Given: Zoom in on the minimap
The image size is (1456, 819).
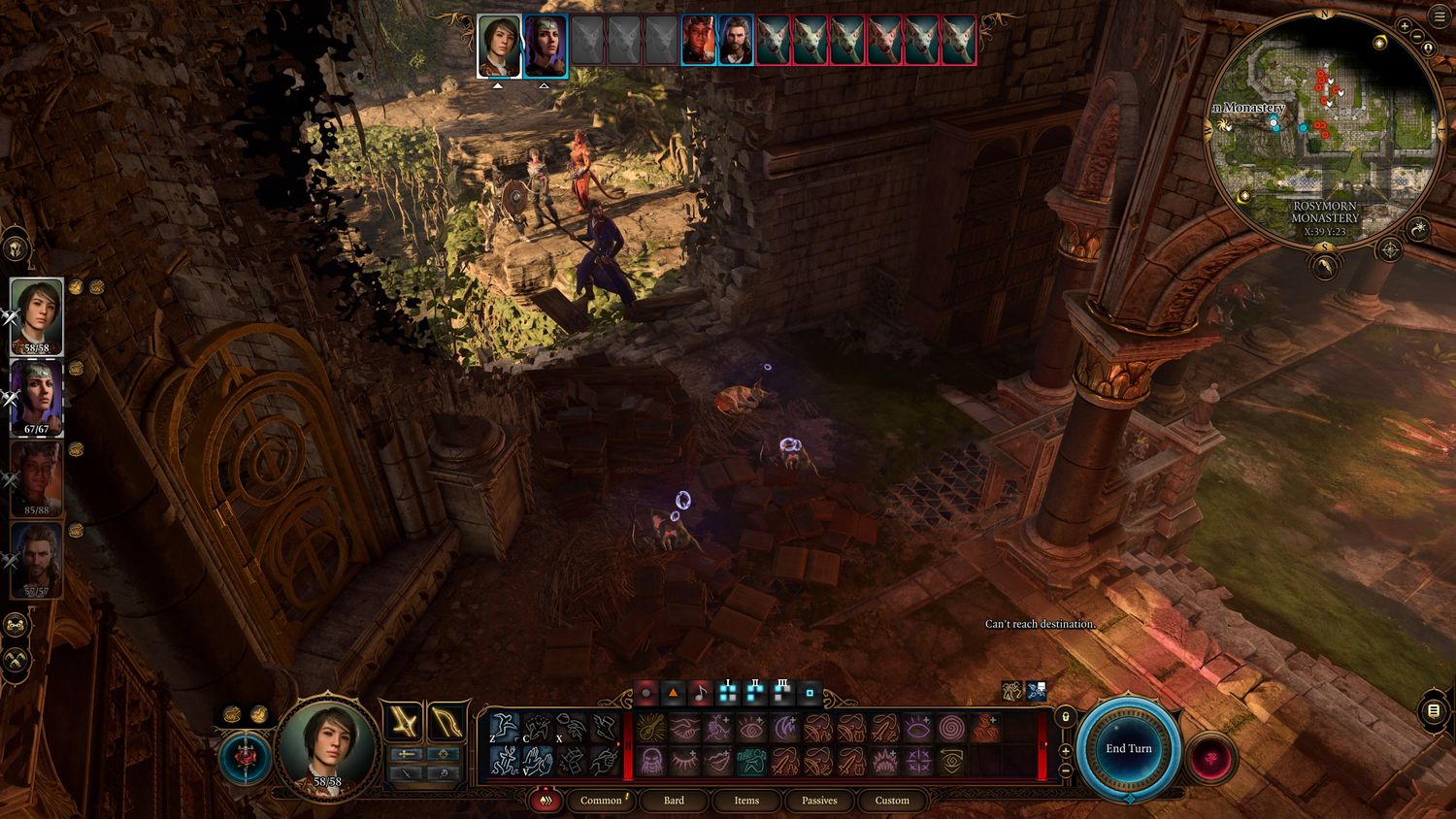Looking at the screenshot, I should pyautogui.click(x=1405, y=26).
